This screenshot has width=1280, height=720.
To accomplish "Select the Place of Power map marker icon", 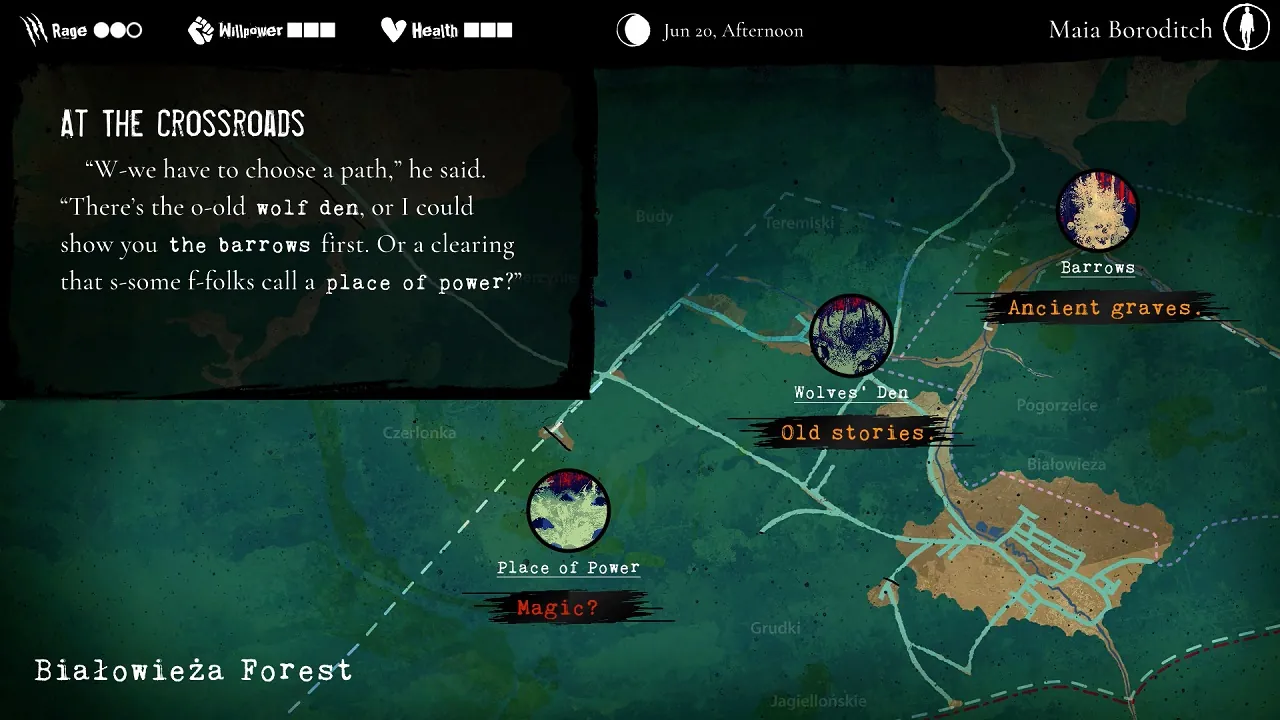I will click(568, 511).
